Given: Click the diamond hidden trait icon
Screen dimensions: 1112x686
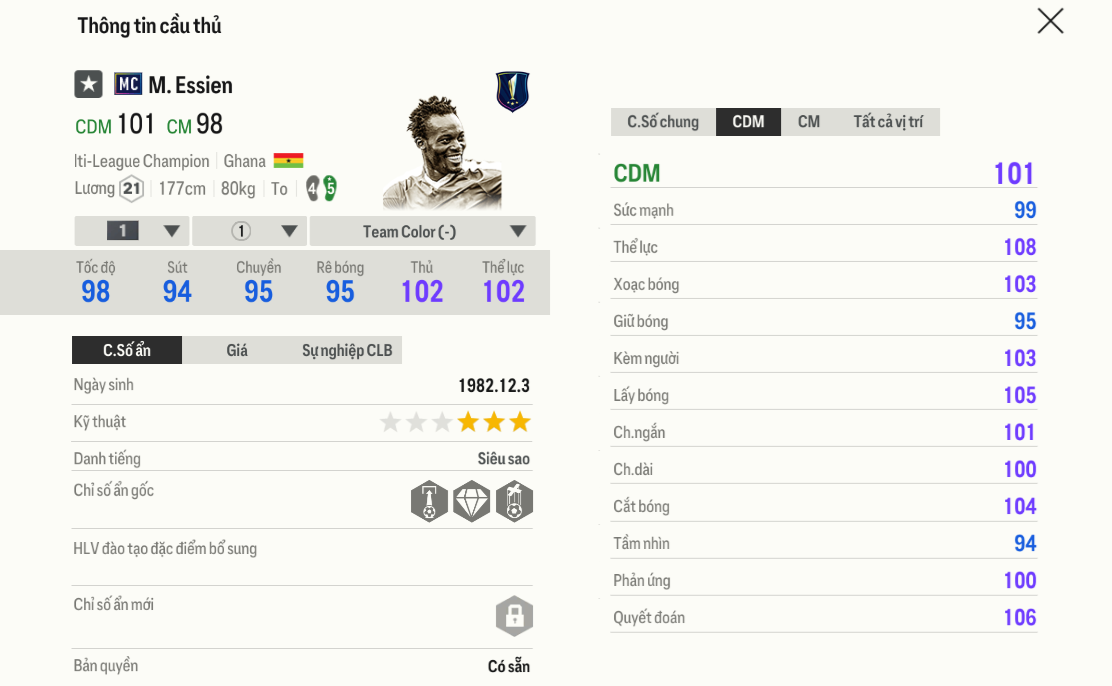Looking at the screenshot, I should (472, 501).
